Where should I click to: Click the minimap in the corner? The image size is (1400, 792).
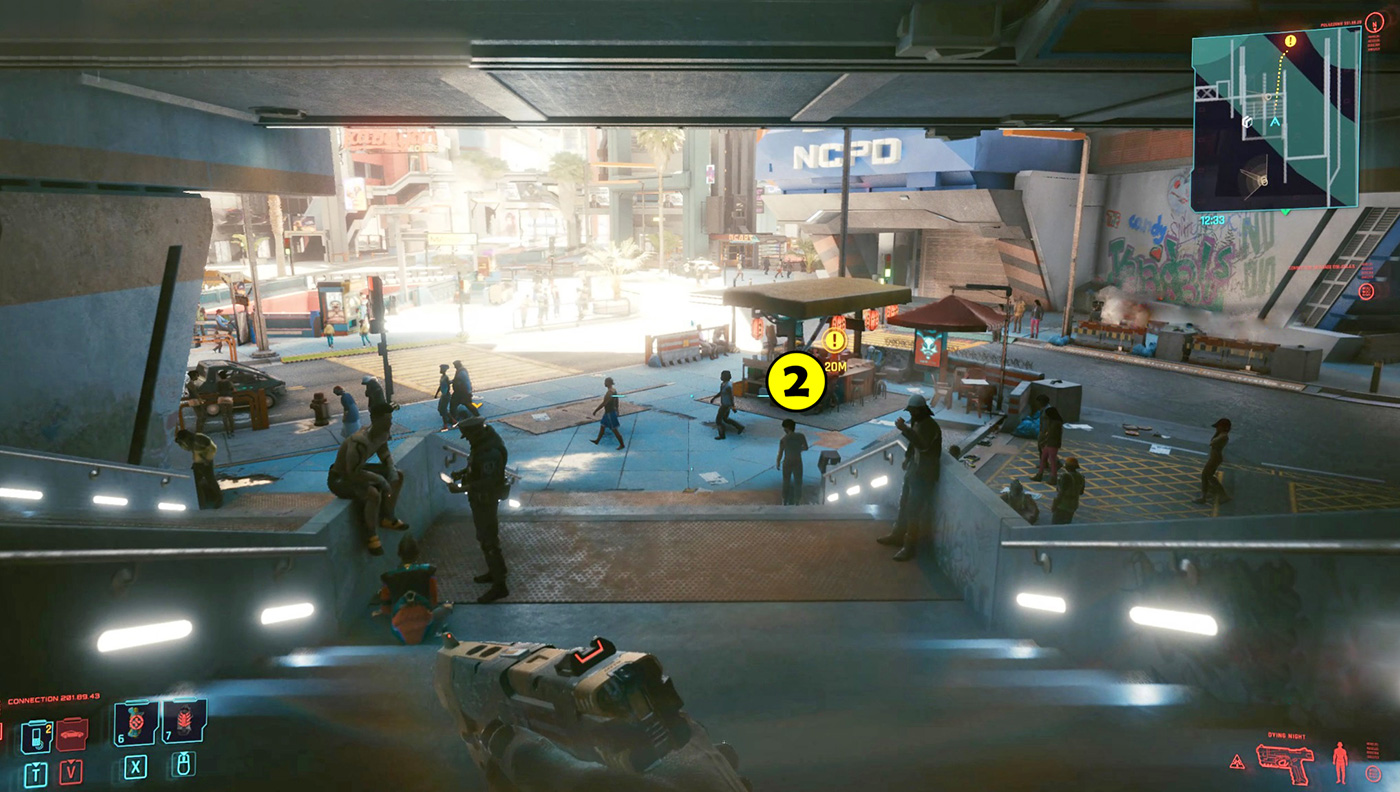coord(1275,118)
